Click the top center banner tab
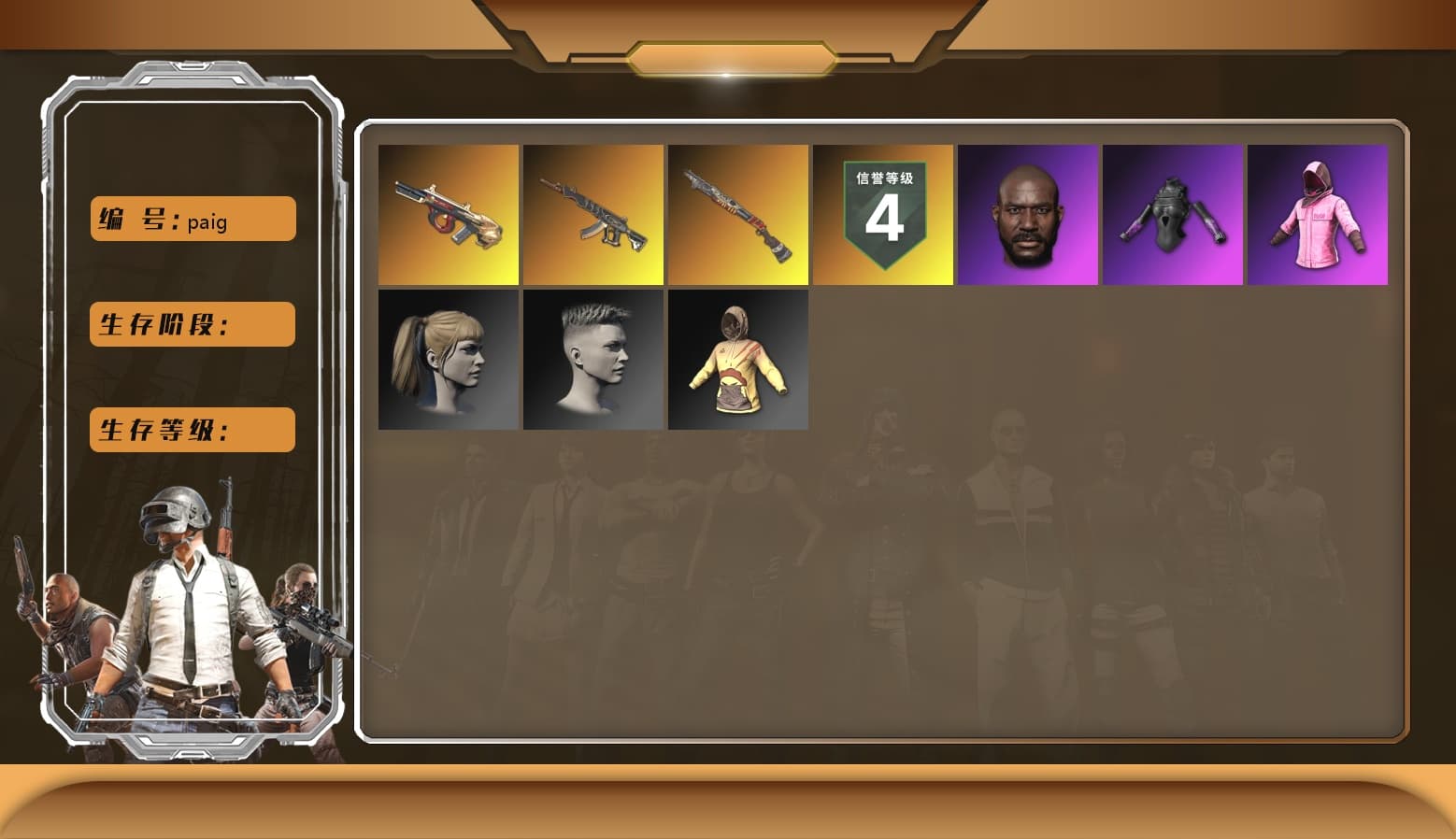The width and height of the screenshot is (1456, 839). point(728,56)
